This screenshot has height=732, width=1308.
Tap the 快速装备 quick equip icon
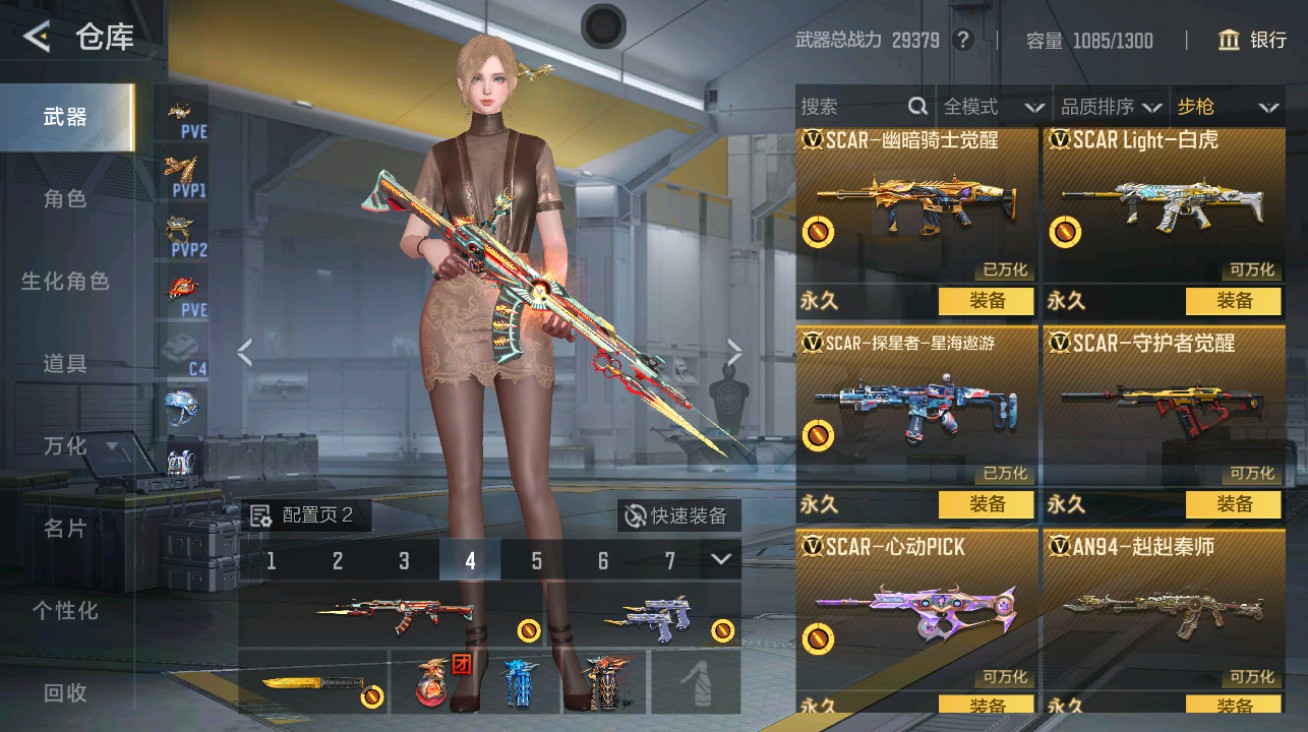(x=636, y=515)
